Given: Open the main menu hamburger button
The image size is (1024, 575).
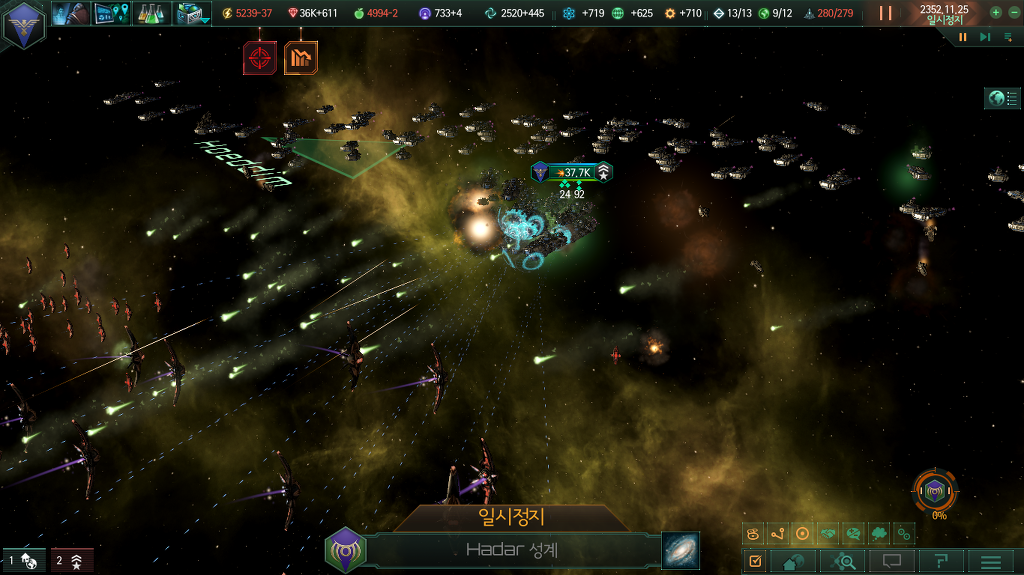Looking at the screenshot, I should click(x=990, y=562).
